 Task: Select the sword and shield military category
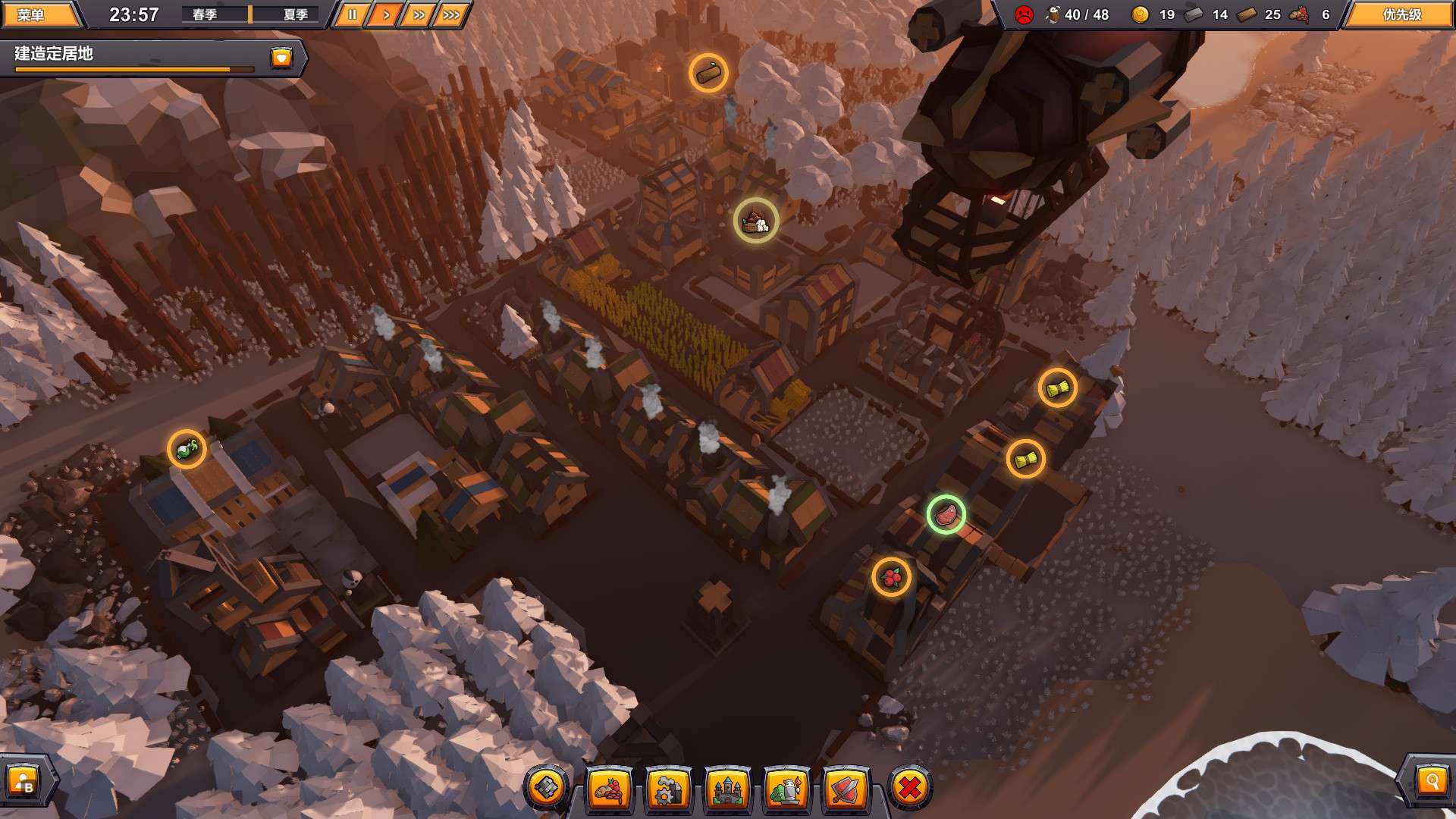[x=846, y=790]
